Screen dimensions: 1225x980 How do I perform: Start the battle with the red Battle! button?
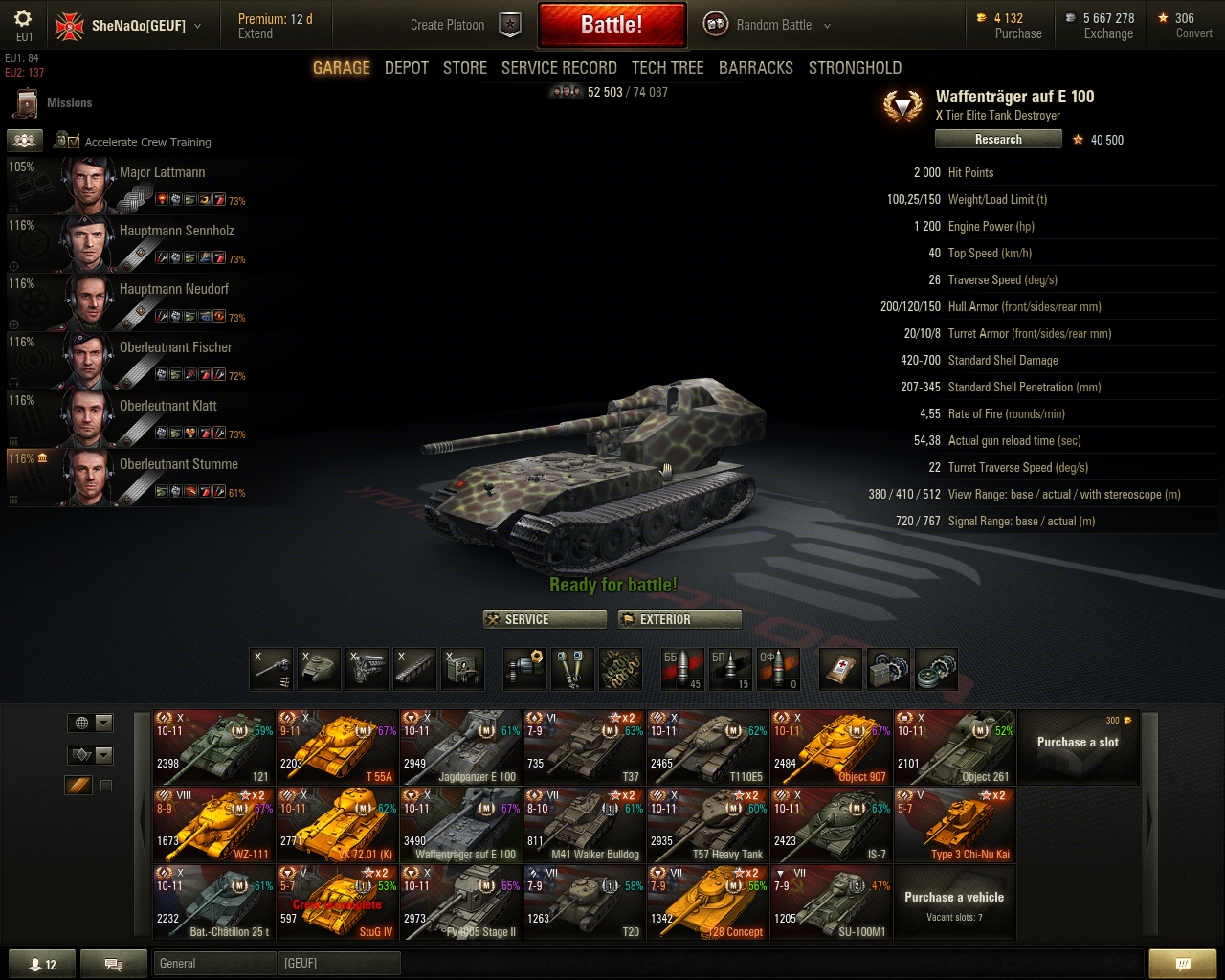point(612,25)
